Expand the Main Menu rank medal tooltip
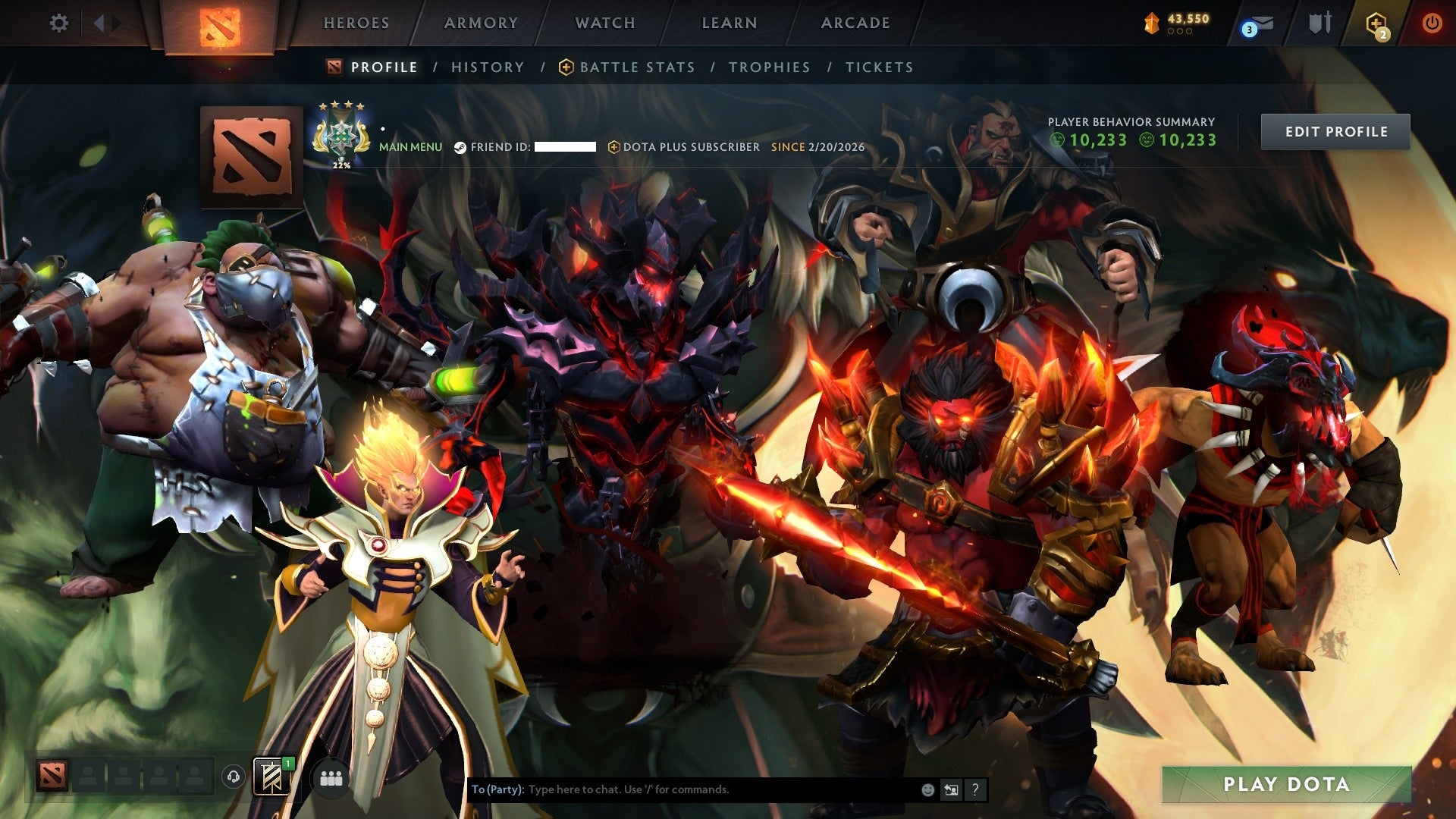The height and width of the screenshot is (819, 1456). coord(341,136)
